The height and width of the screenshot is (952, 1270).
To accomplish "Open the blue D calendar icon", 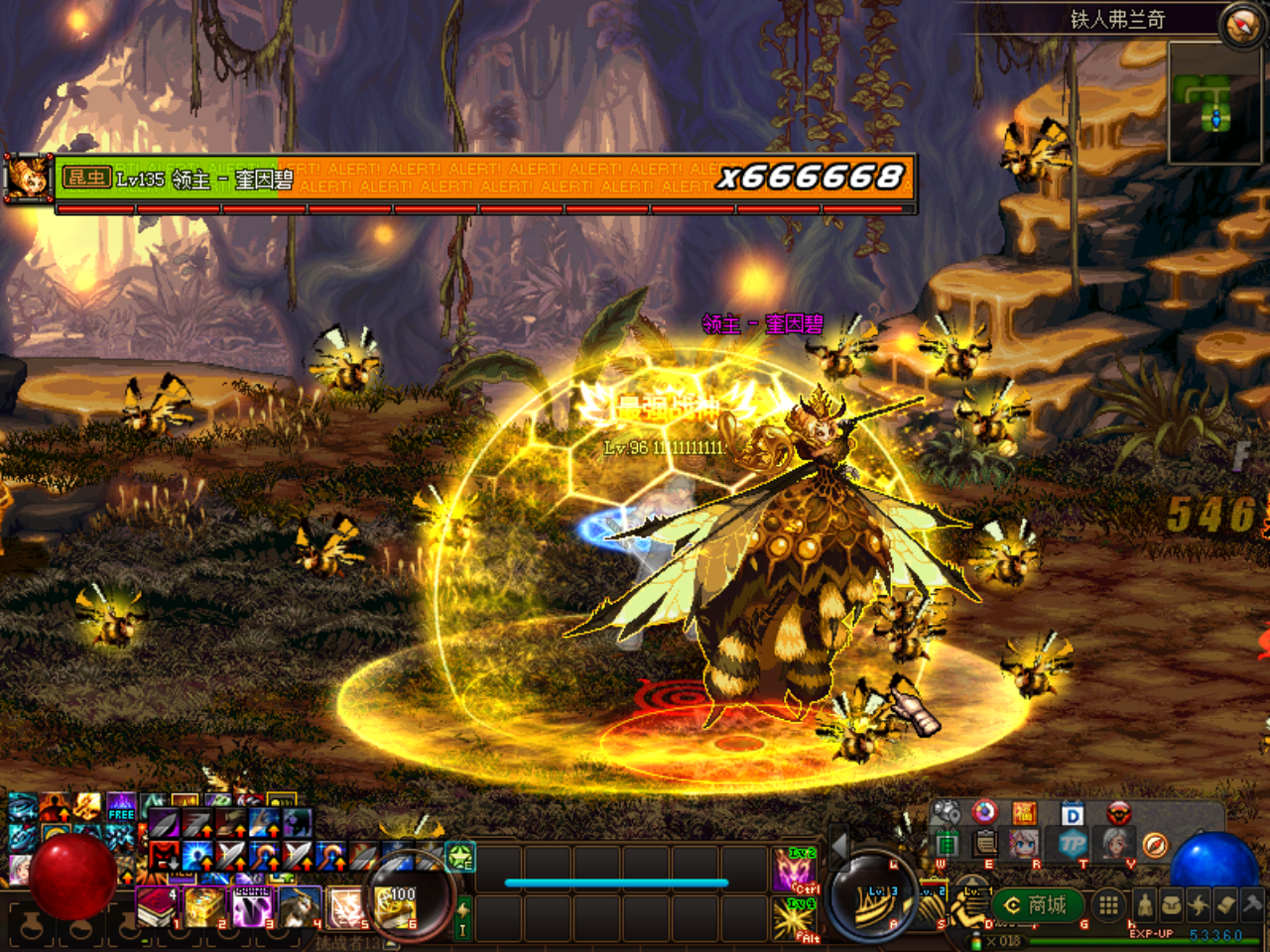I will point(1073,814).
